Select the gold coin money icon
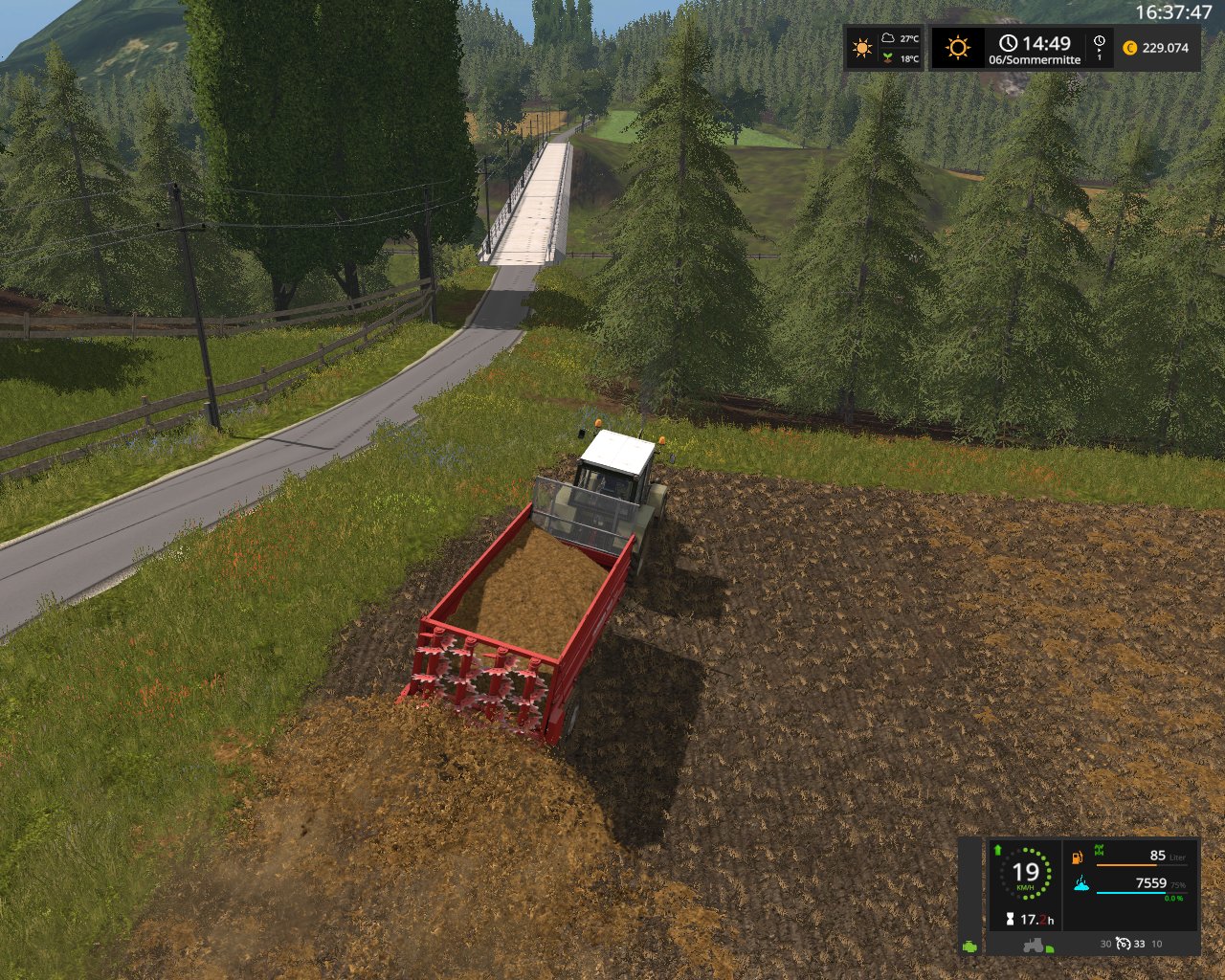Image resolution: width=1225 pixels, height=980 pixels. [1129, 48]
